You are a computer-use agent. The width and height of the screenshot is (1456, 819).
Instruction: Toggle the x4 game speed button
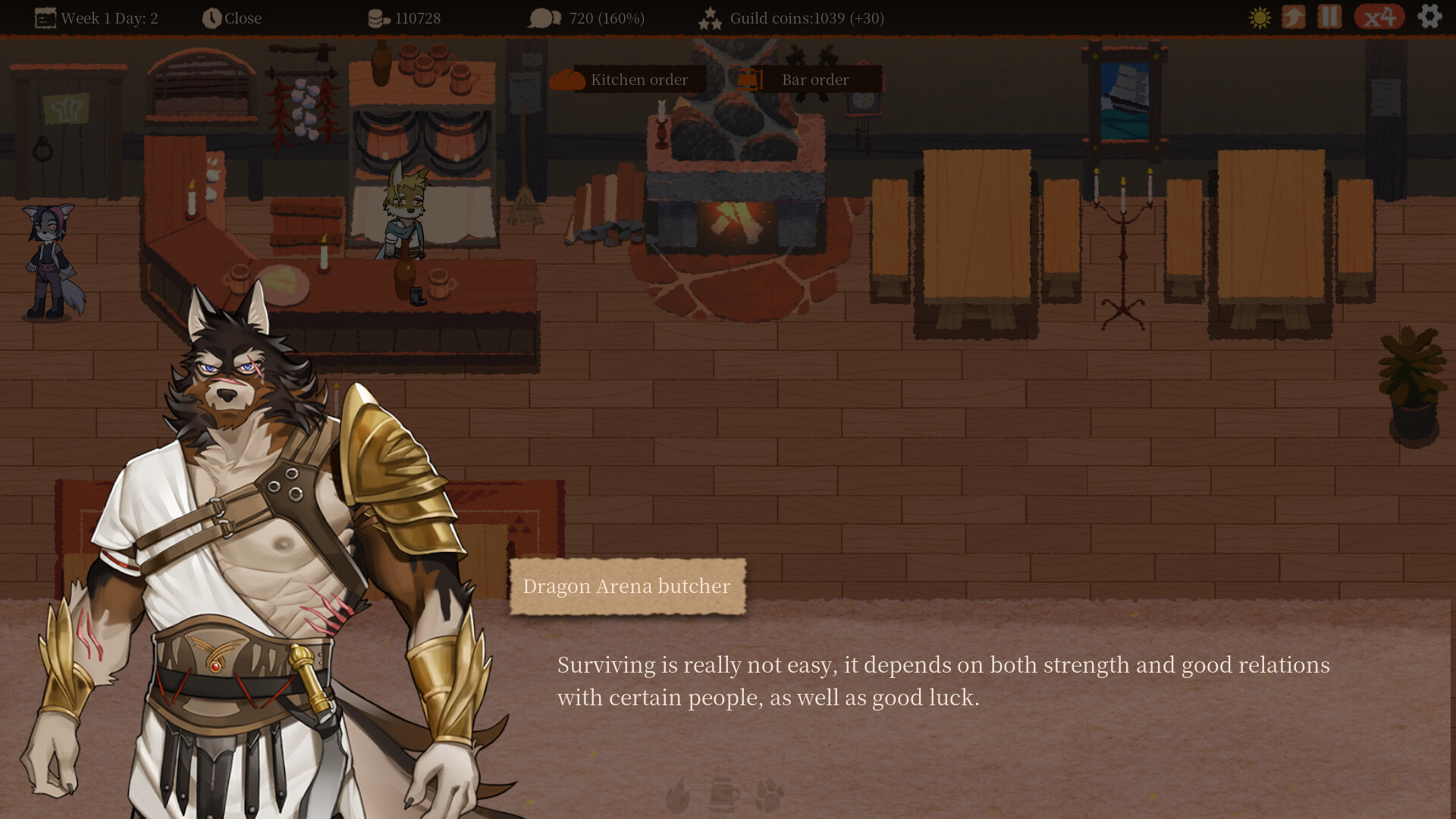click(x=1380, y=17)
